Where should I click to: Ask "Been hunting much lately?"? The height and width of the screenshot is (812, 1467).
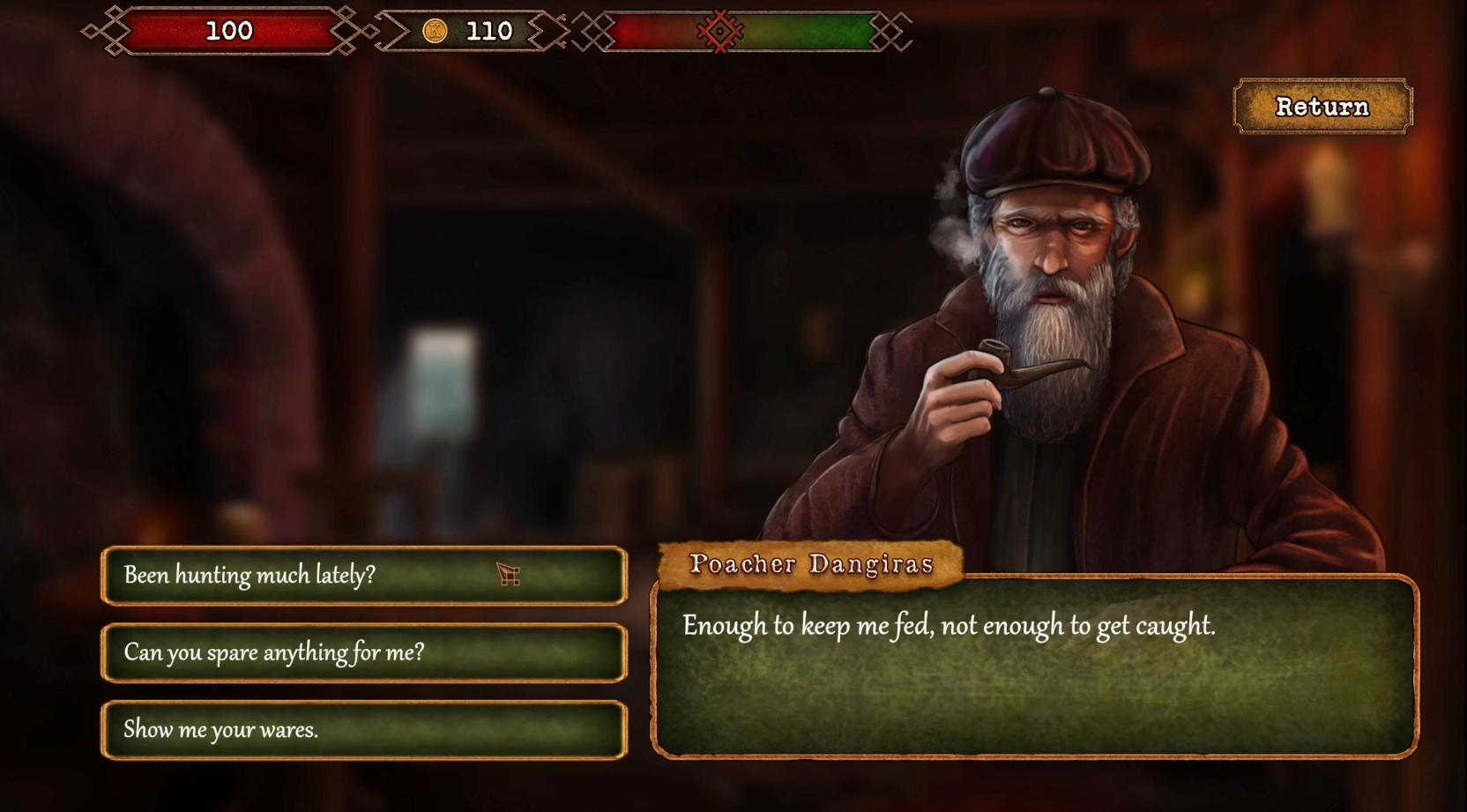(x=363, y=576)
